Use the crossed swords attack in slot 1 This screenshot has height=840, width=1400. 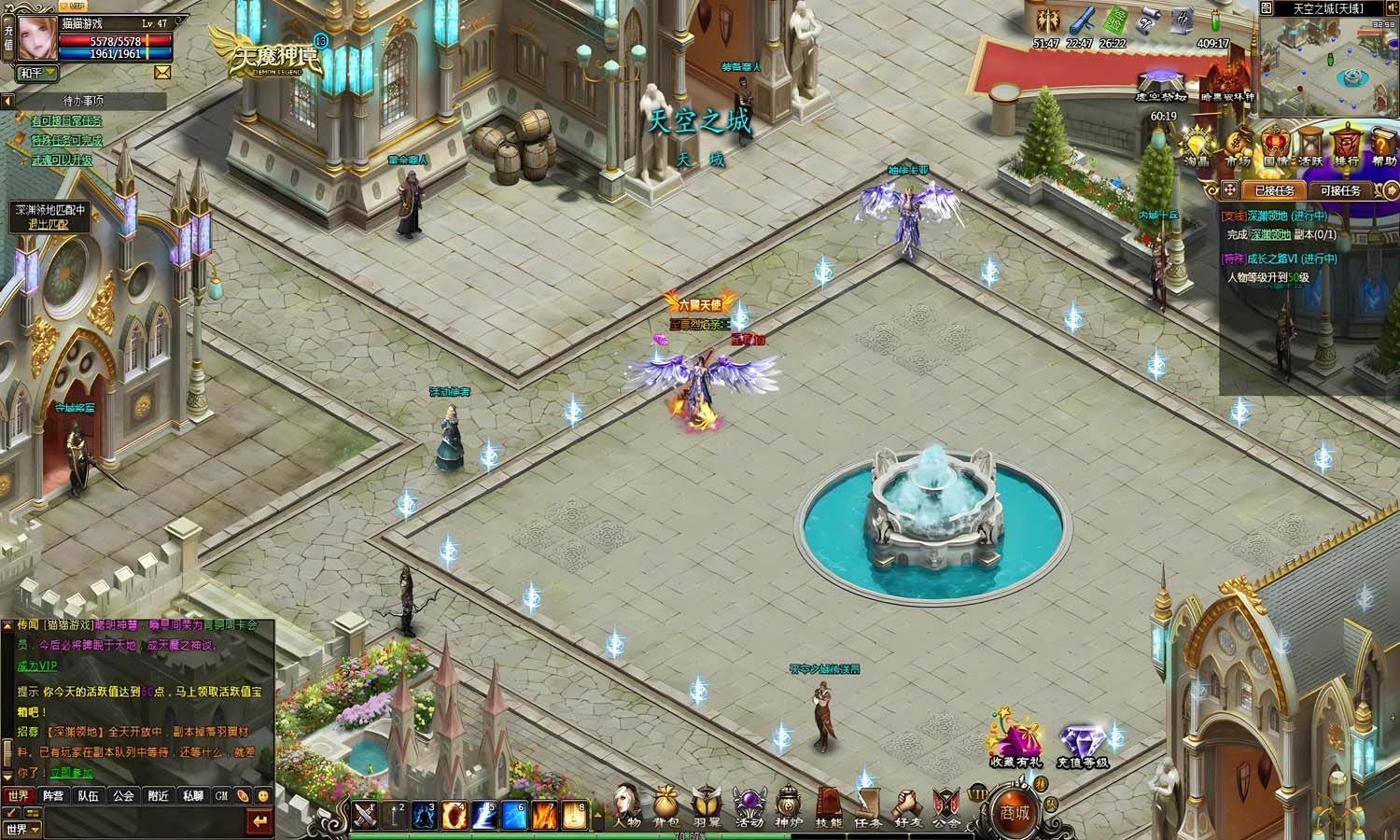[364, 815]
